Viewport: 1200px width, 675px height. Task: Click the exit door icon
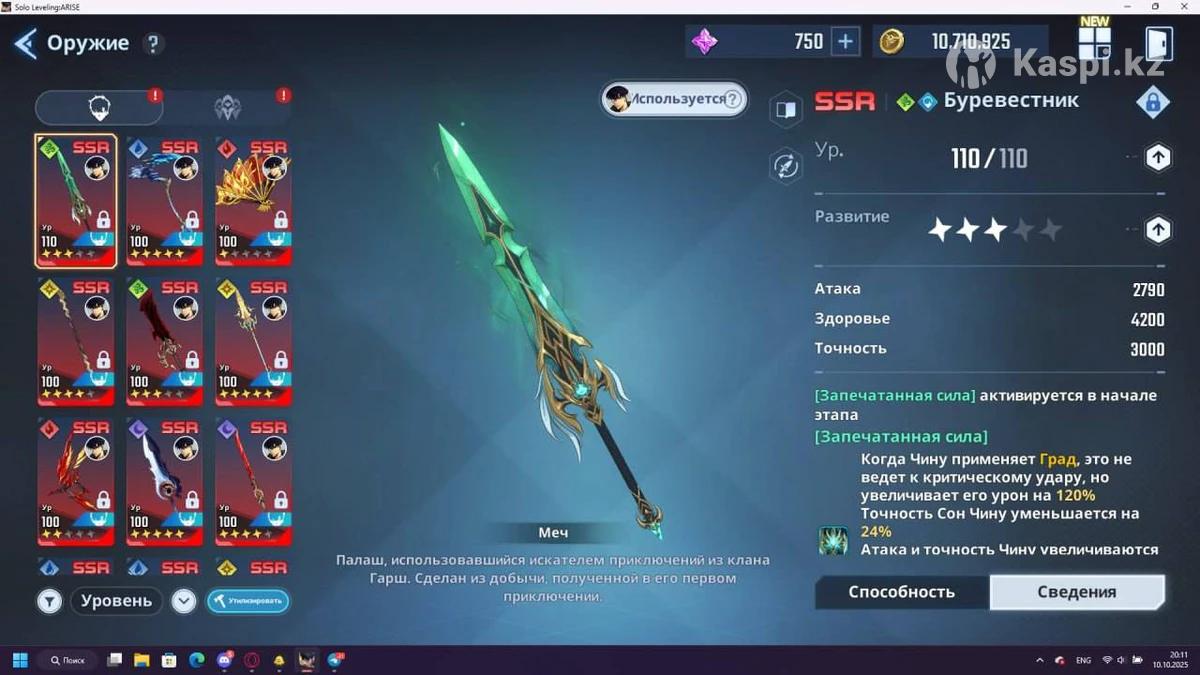coord(1158,43)
